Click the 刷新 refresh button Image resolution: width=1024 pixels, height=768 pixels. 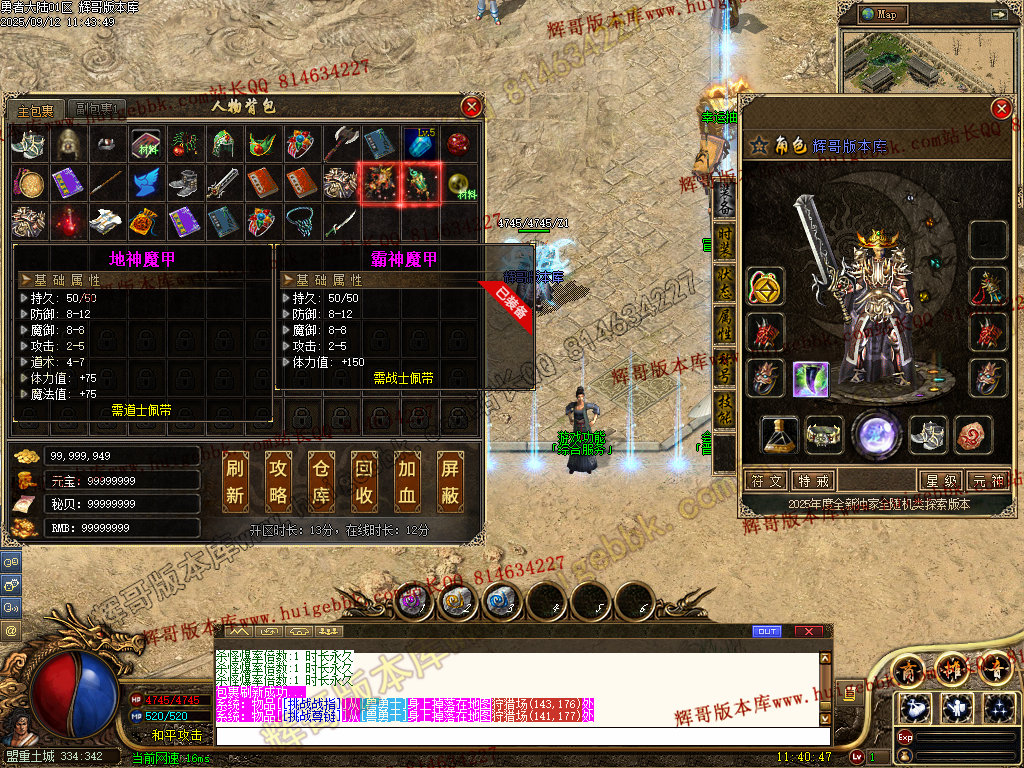[237, 481]
